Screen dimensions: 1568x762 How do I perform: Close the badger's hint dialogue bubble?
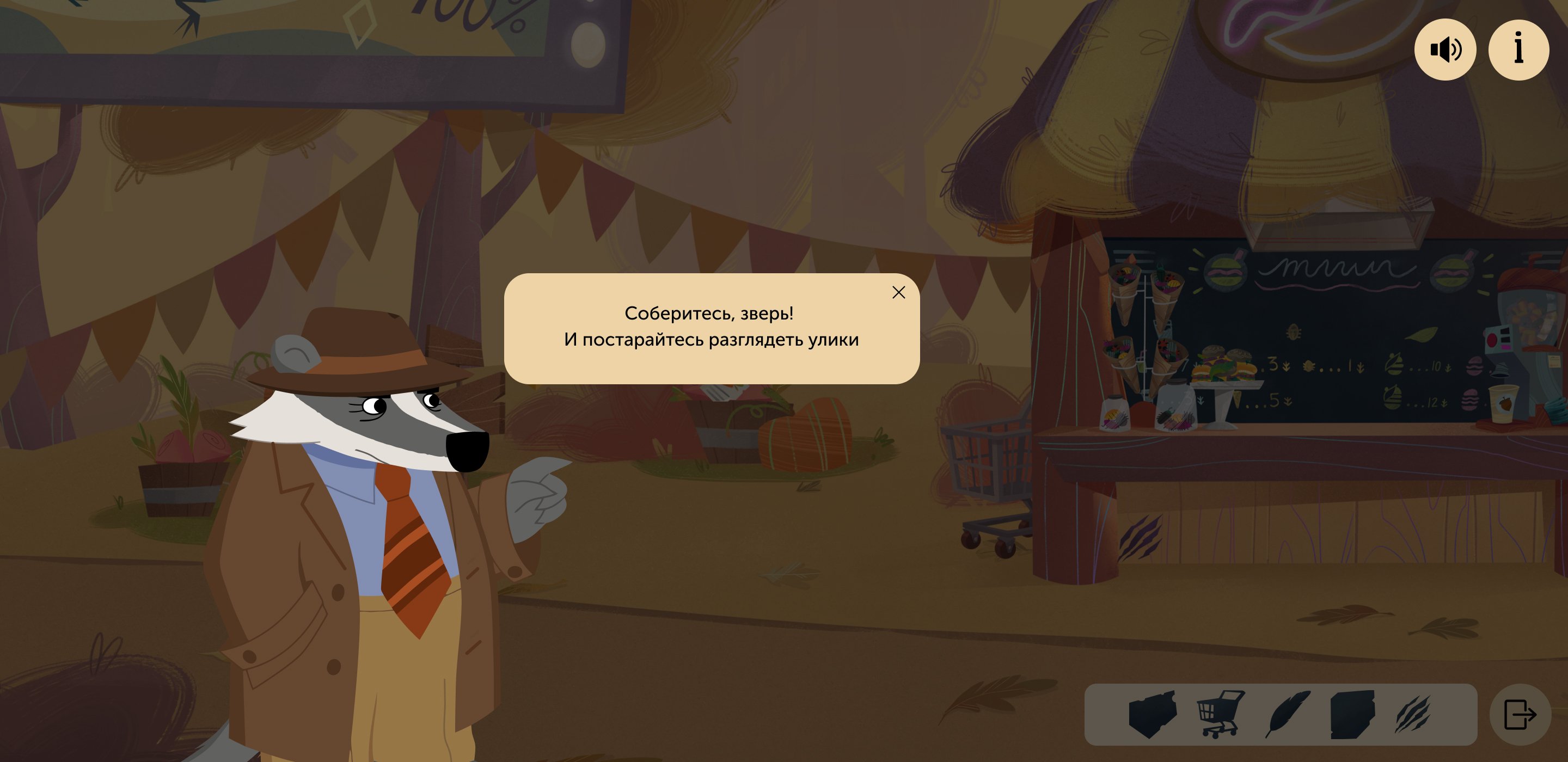tap(898, 293)
